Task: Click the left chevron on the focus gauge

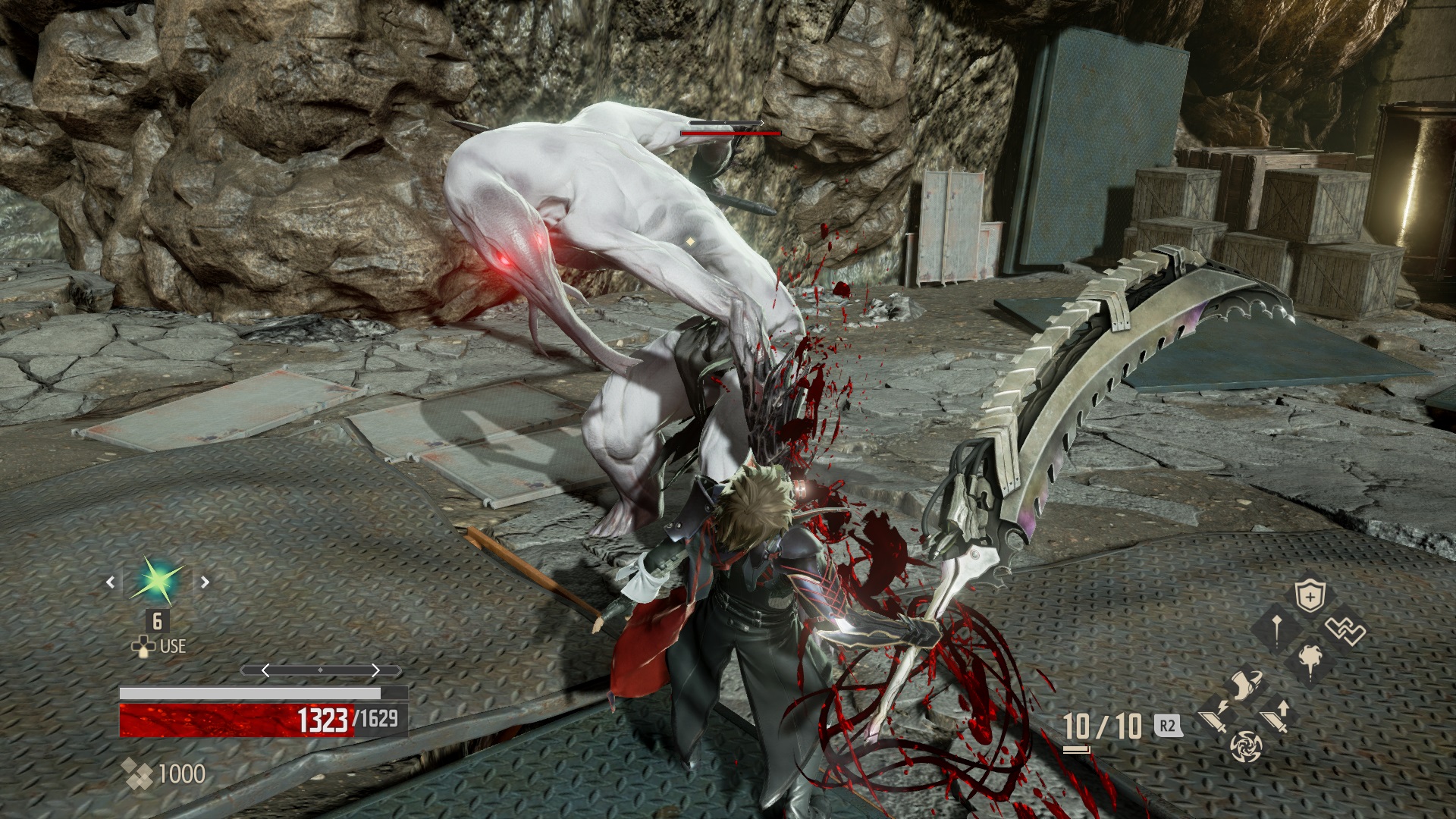Action: [x=265, y=671]
